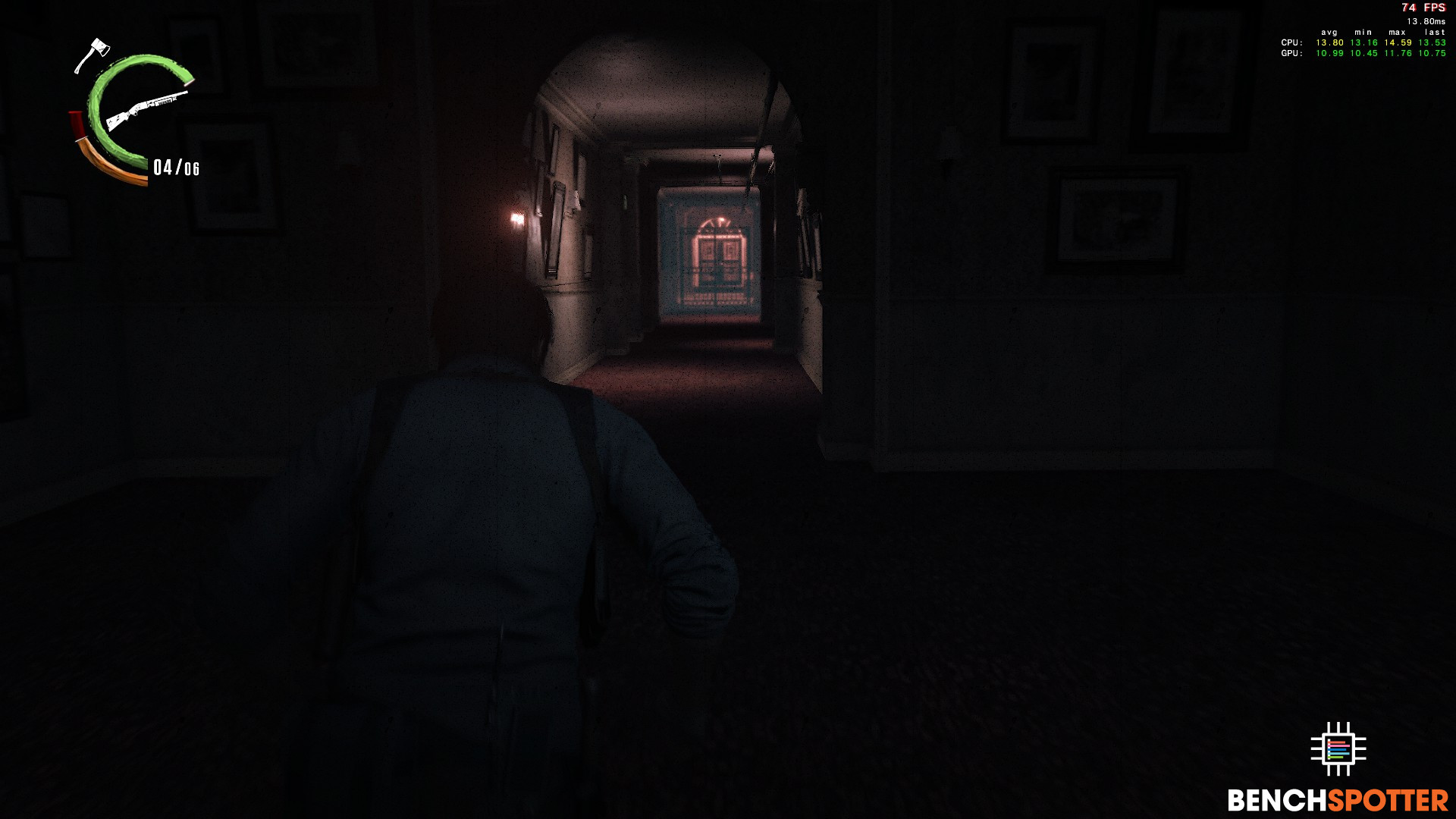This screenshot has height=819, width=1456.
Task: Expand the max column header in the overlay
Action: coord(1396,32)
